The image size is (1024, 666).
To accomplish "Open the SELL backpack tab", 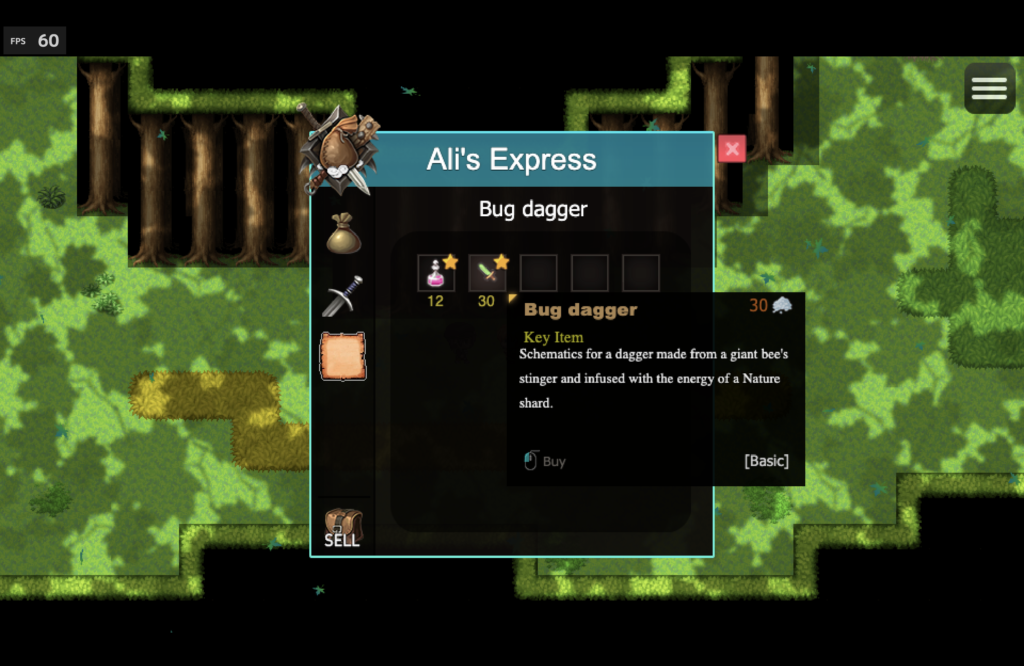I will 342,528.
